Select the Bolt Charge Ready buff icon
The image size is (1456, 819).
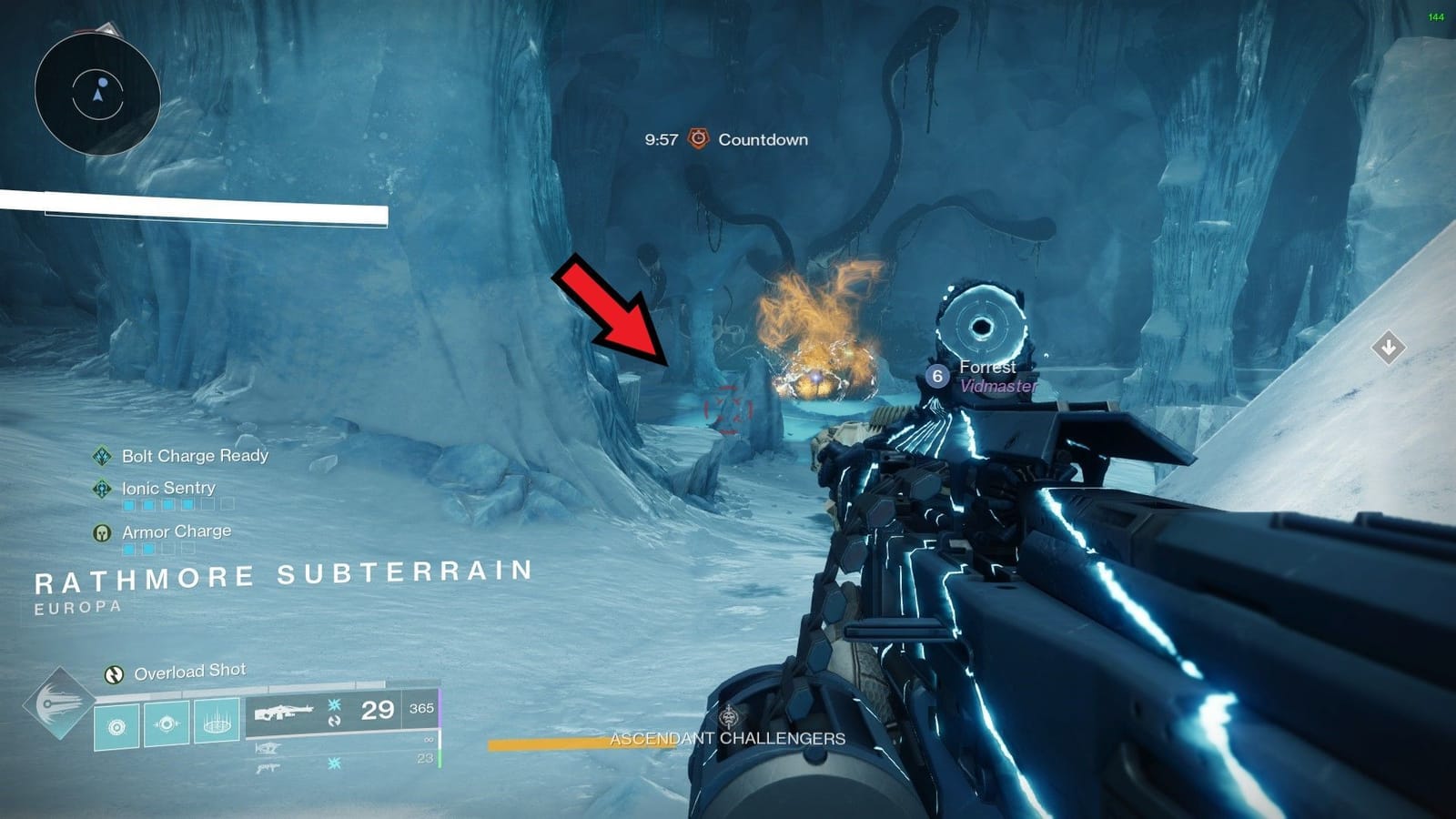click(104, 456)
